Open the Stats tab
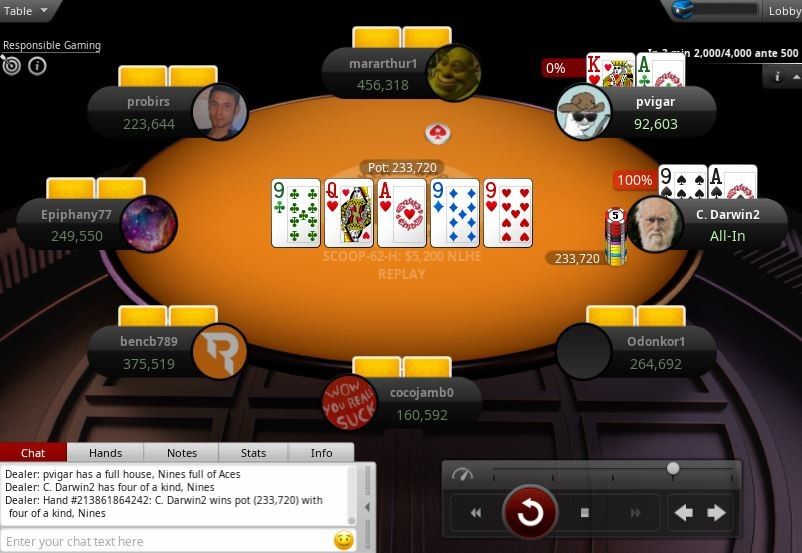This screenshot has width=802, height=553. (x=254, y=453)
